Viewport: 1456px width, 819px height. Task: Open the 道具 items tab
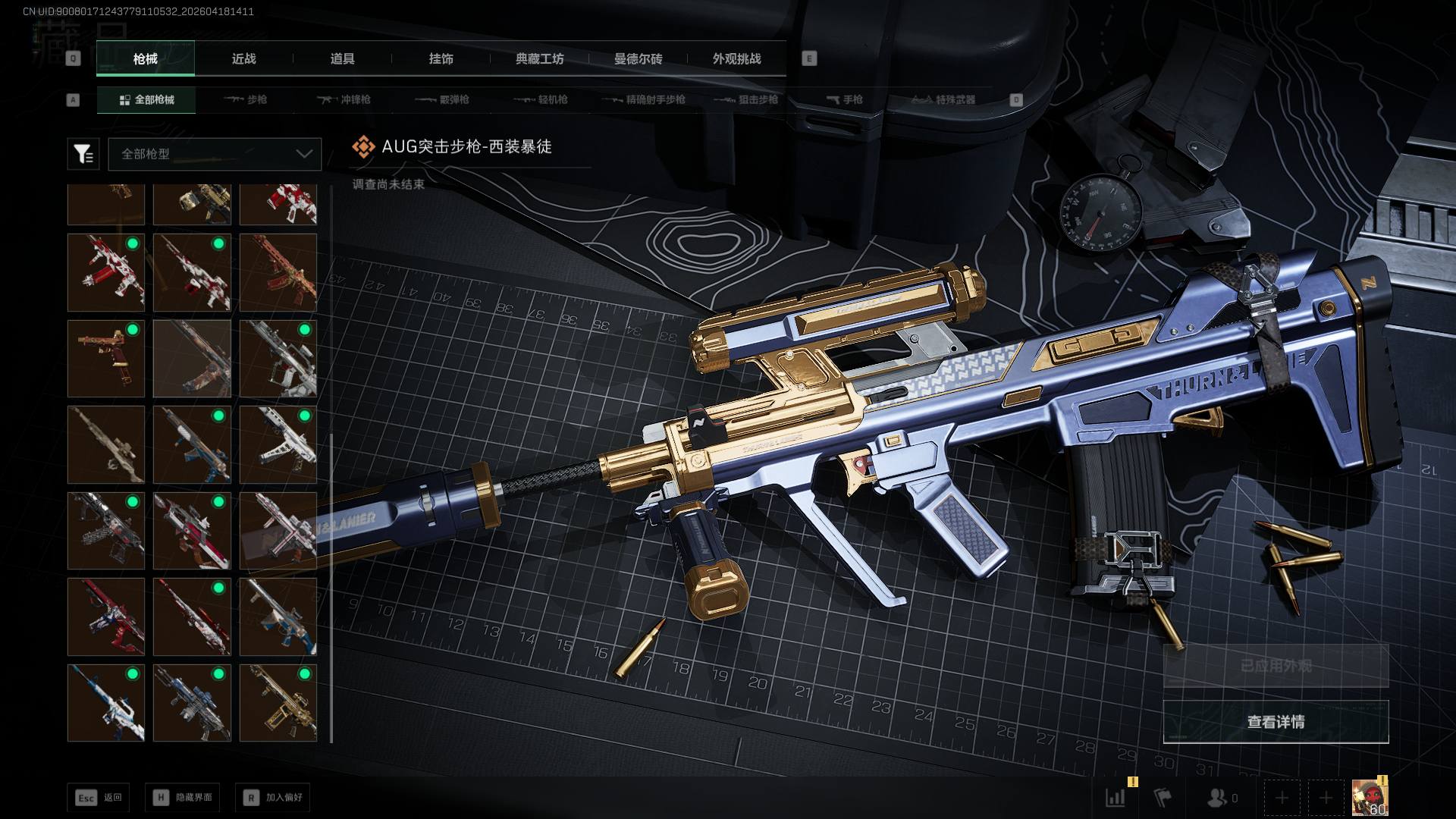coord(342,59)
